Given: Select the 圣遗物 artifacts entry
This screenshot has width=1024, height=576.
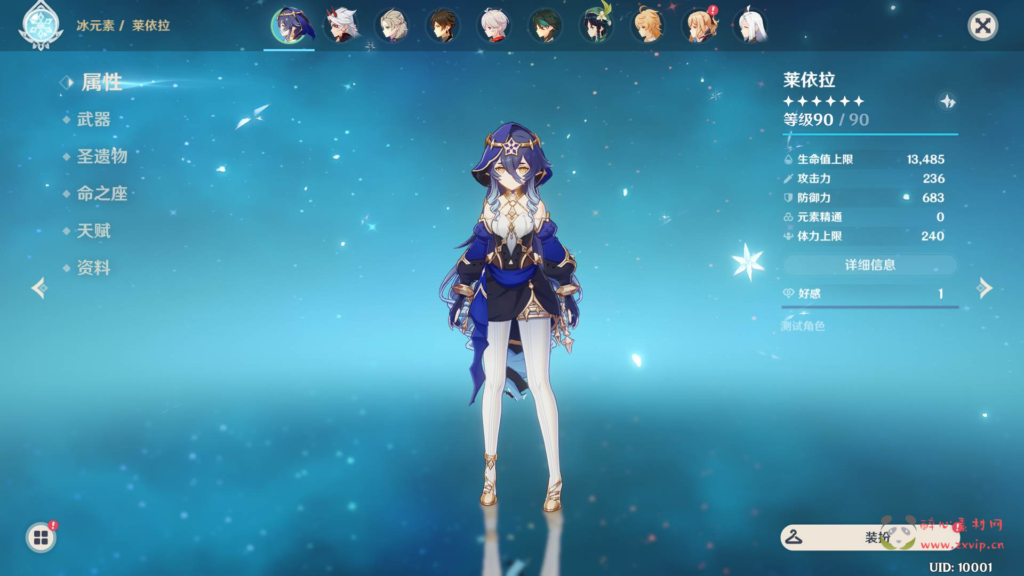Looking at the screenshot, I should 101,156.
